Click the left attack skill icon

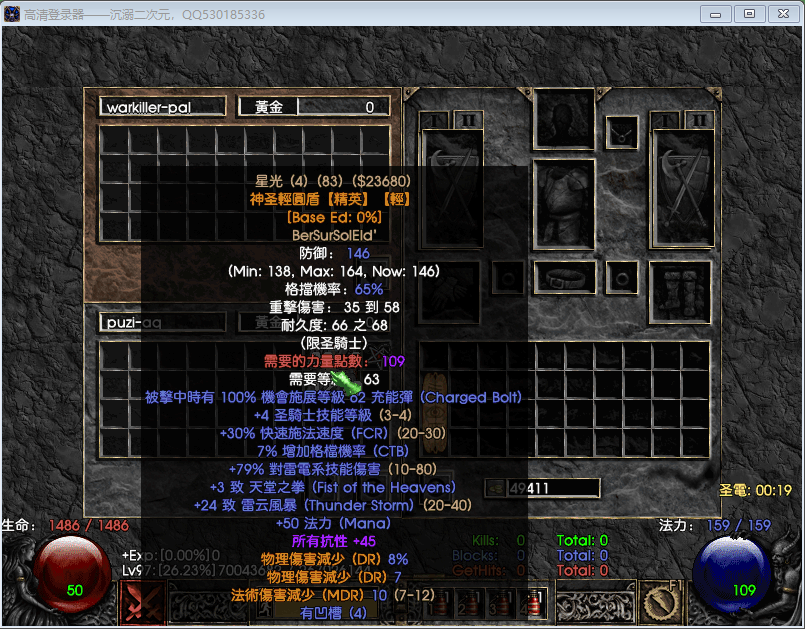143,603
